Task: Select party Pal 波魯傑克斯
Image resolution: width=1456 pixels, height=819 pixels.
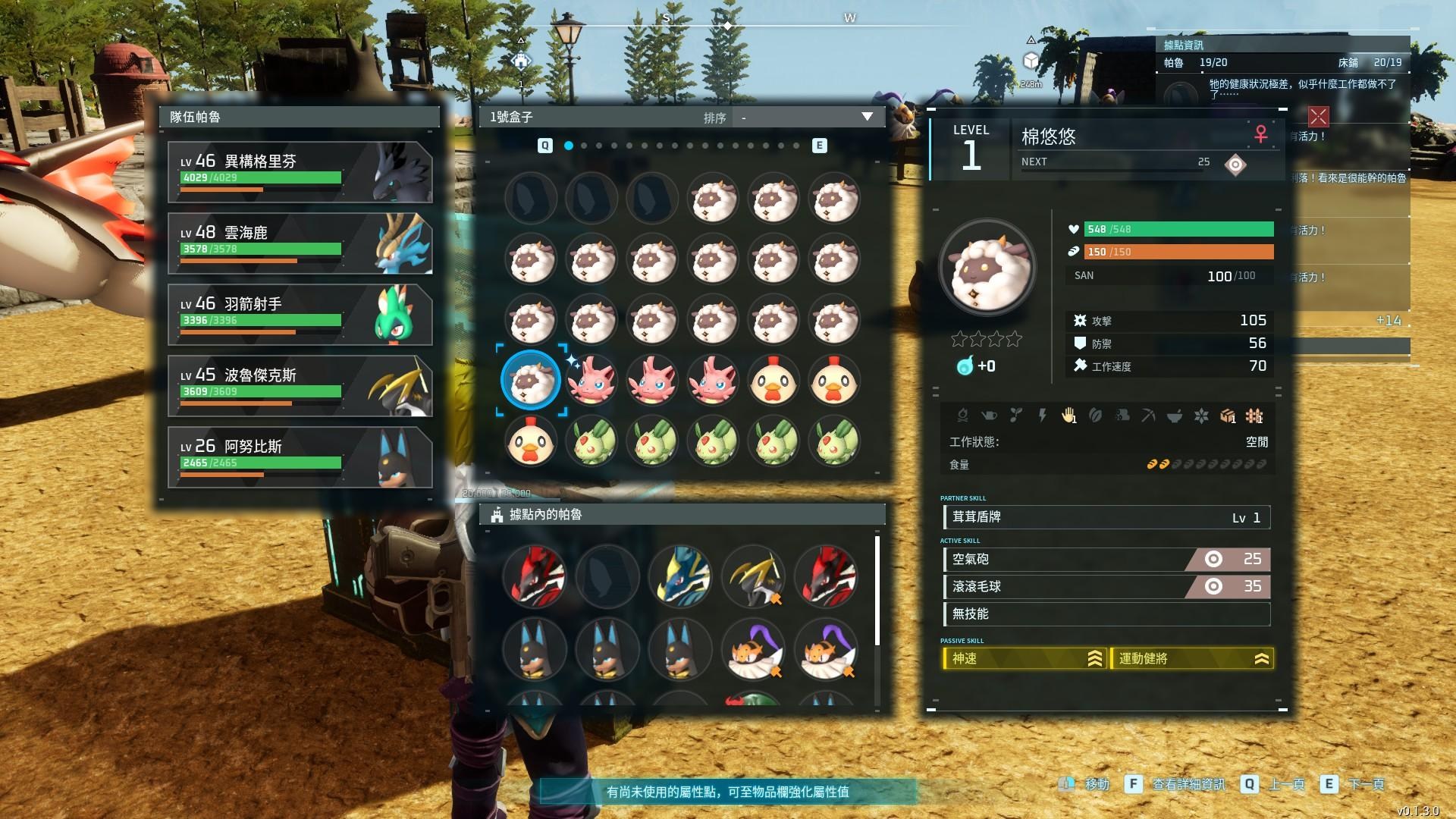Action: [x=300, y=386]
